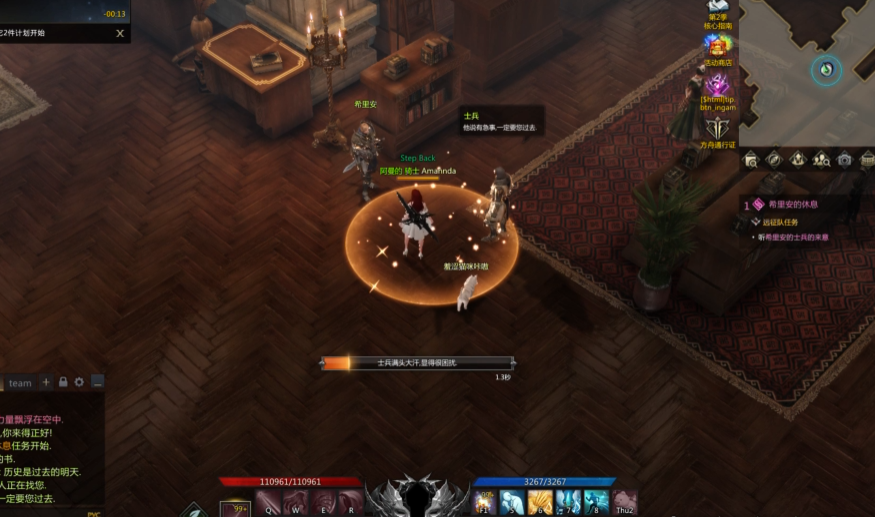Trigger the E skill slot
The width and height of the screenshot is (875, 517).
(x=324, y=503)
